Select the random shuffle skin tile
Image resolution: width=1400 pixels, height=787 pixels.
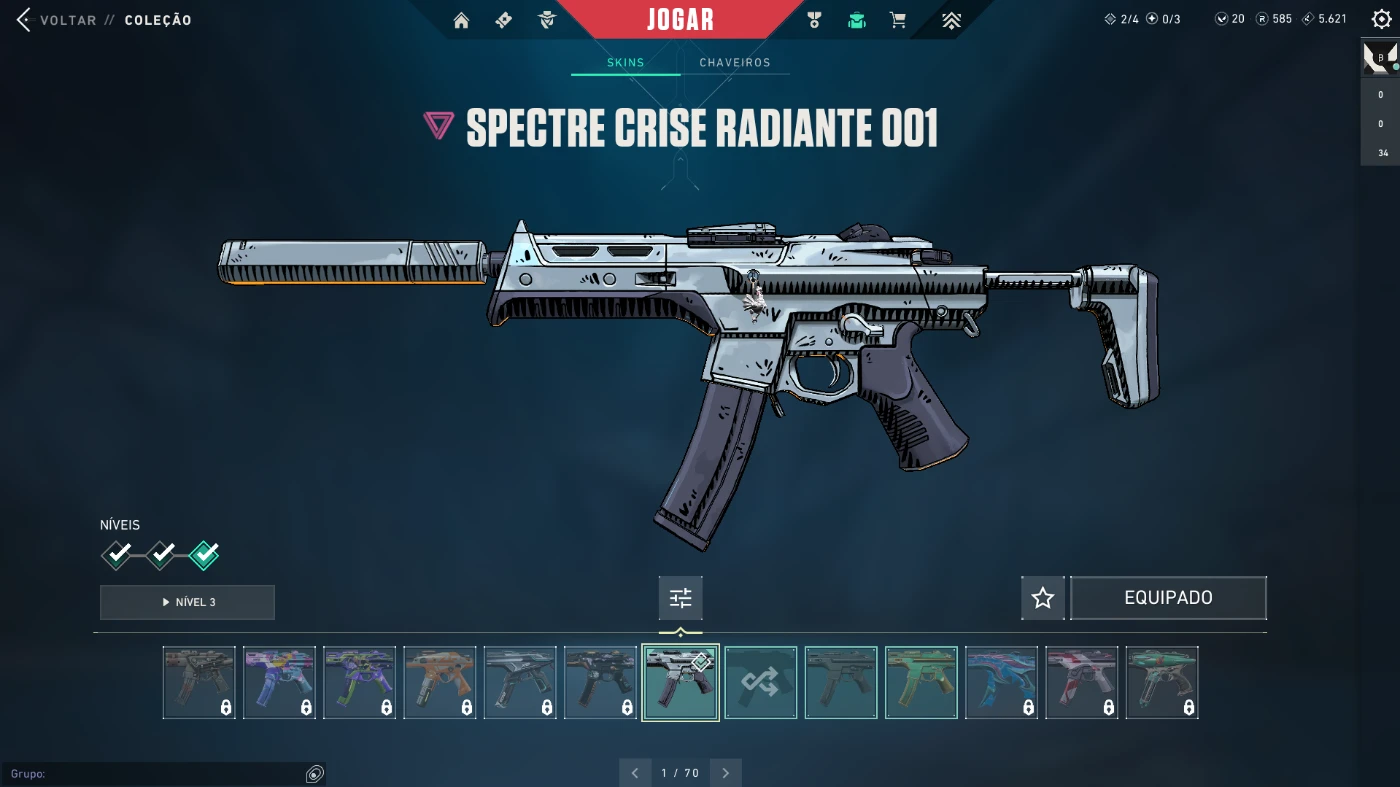(761, 683)
